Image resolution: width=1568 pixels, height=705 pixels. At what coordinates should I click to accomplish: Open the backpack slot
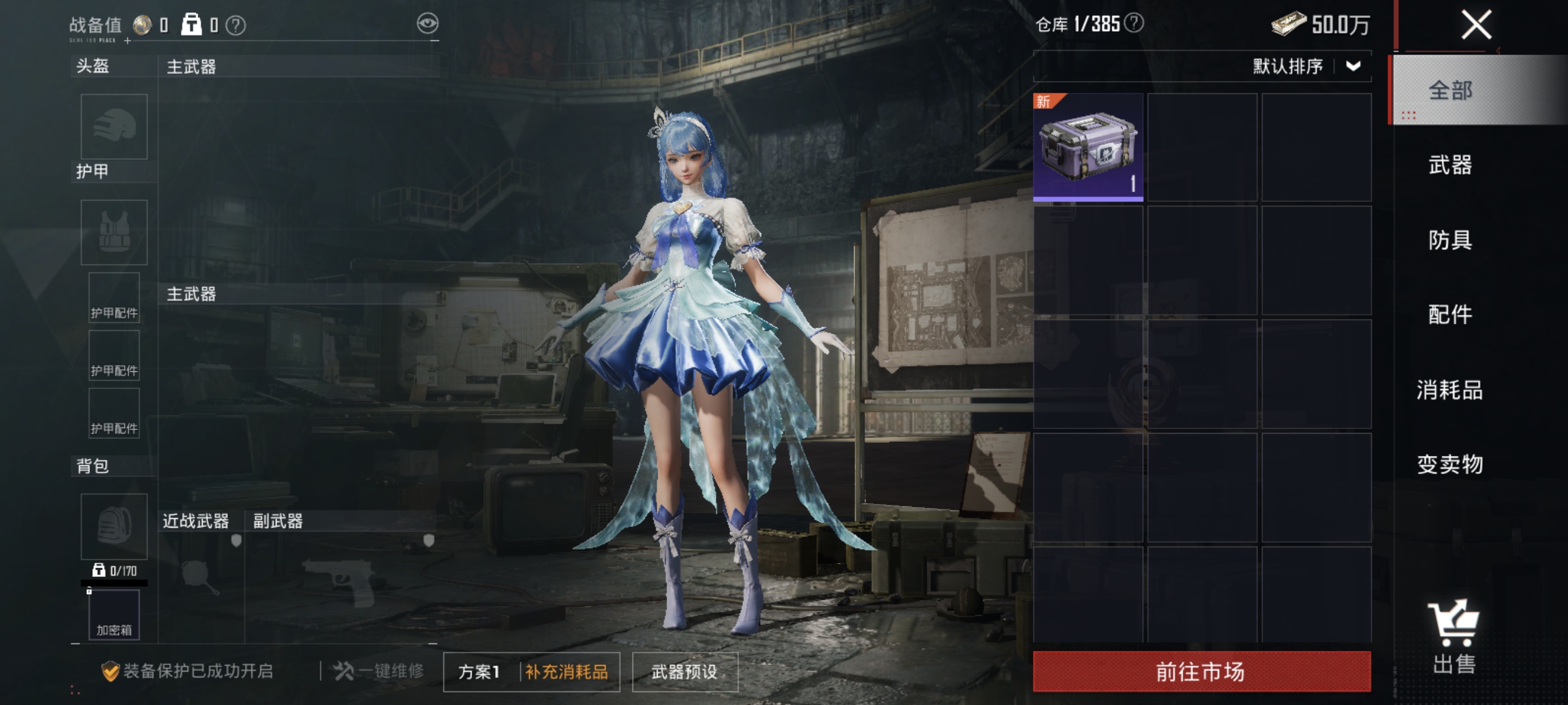point(114,526)
